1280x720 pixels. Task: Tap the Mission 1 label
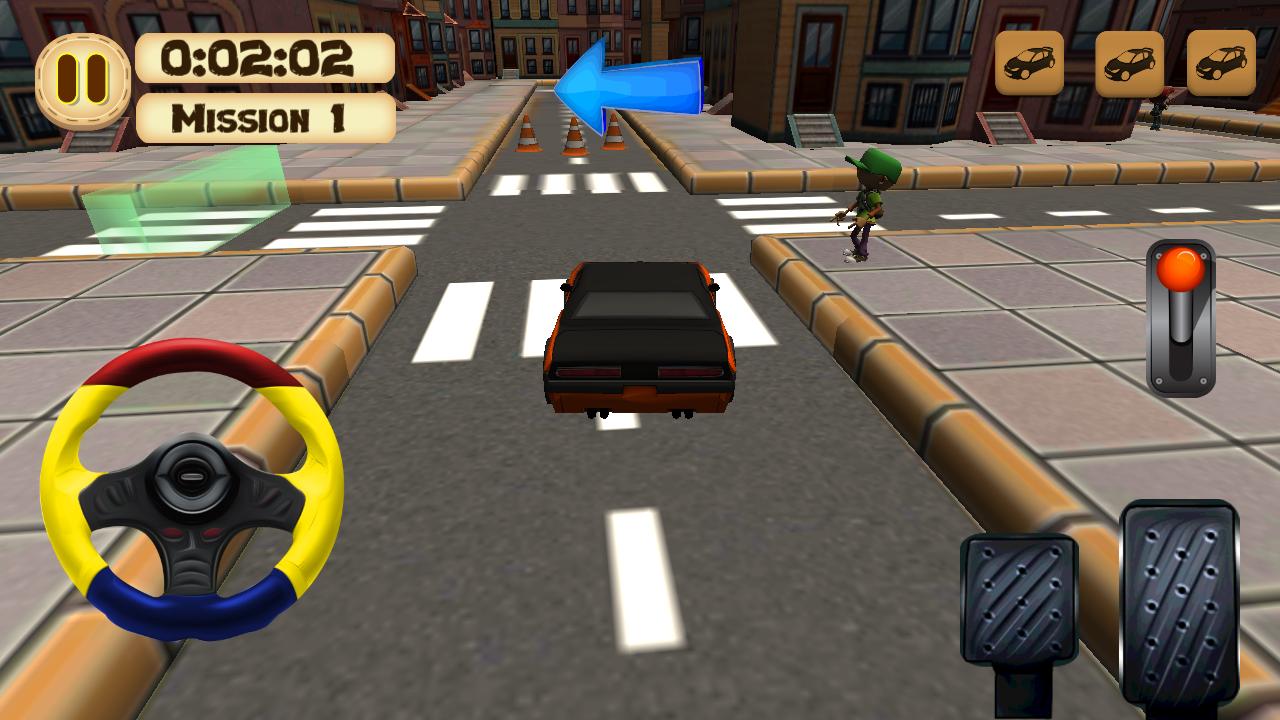point(265,119)
